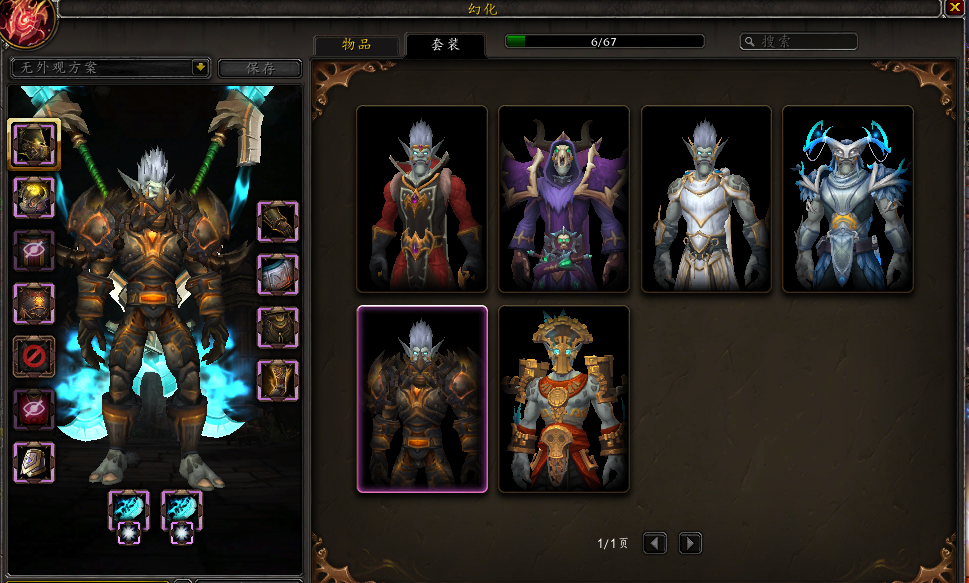
Task: Go to the previous page of sets
Action: click(x=655, y=543)
